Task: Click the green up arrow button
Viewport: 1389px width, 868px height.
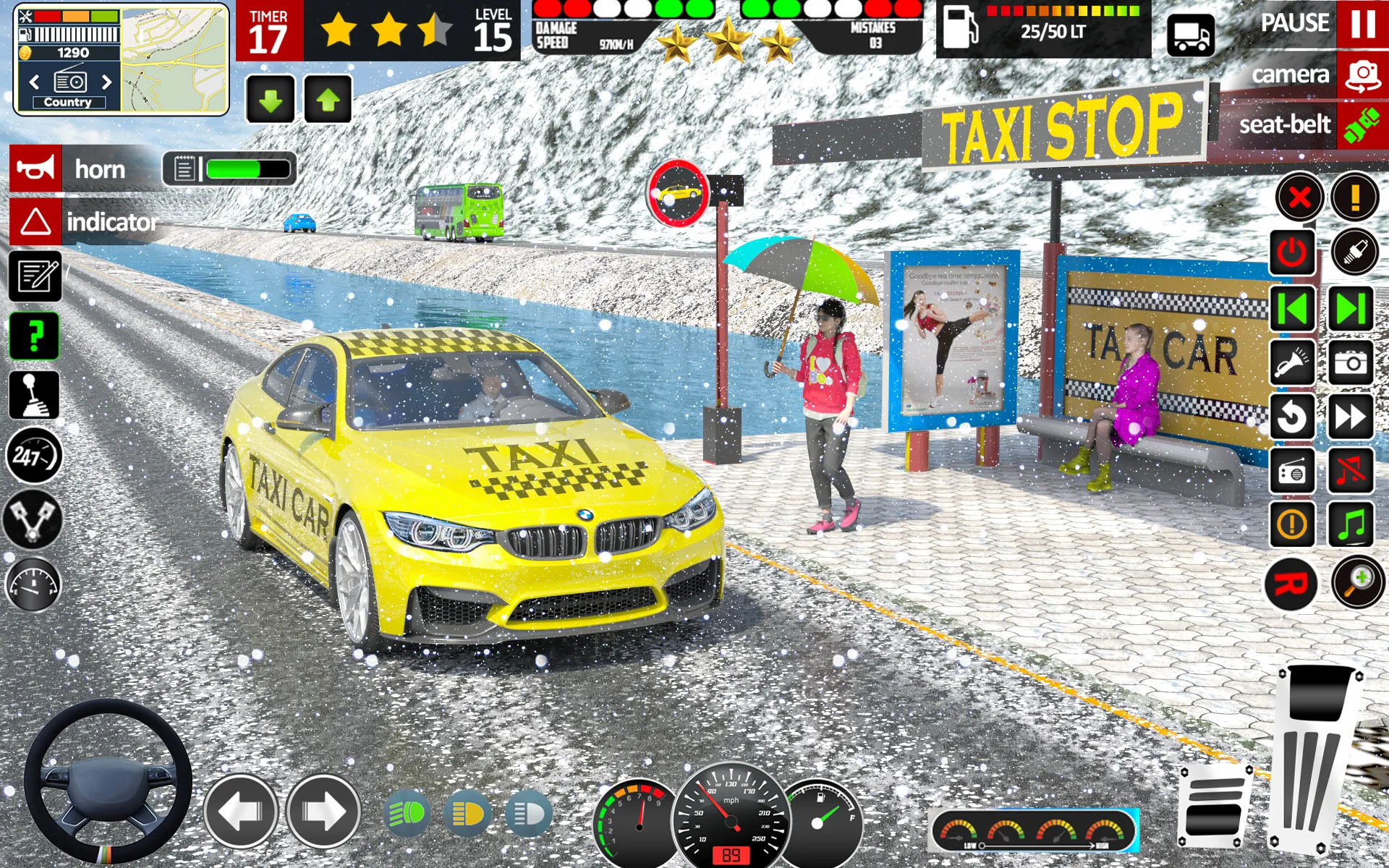Action: point(328,100)
